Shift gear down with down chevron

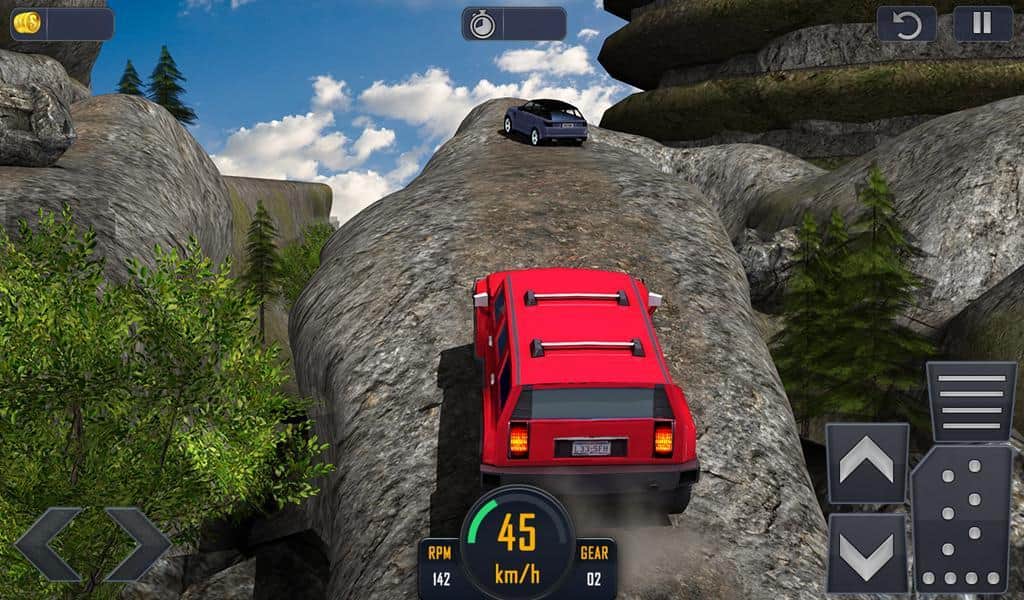click(x=867, y=552)
